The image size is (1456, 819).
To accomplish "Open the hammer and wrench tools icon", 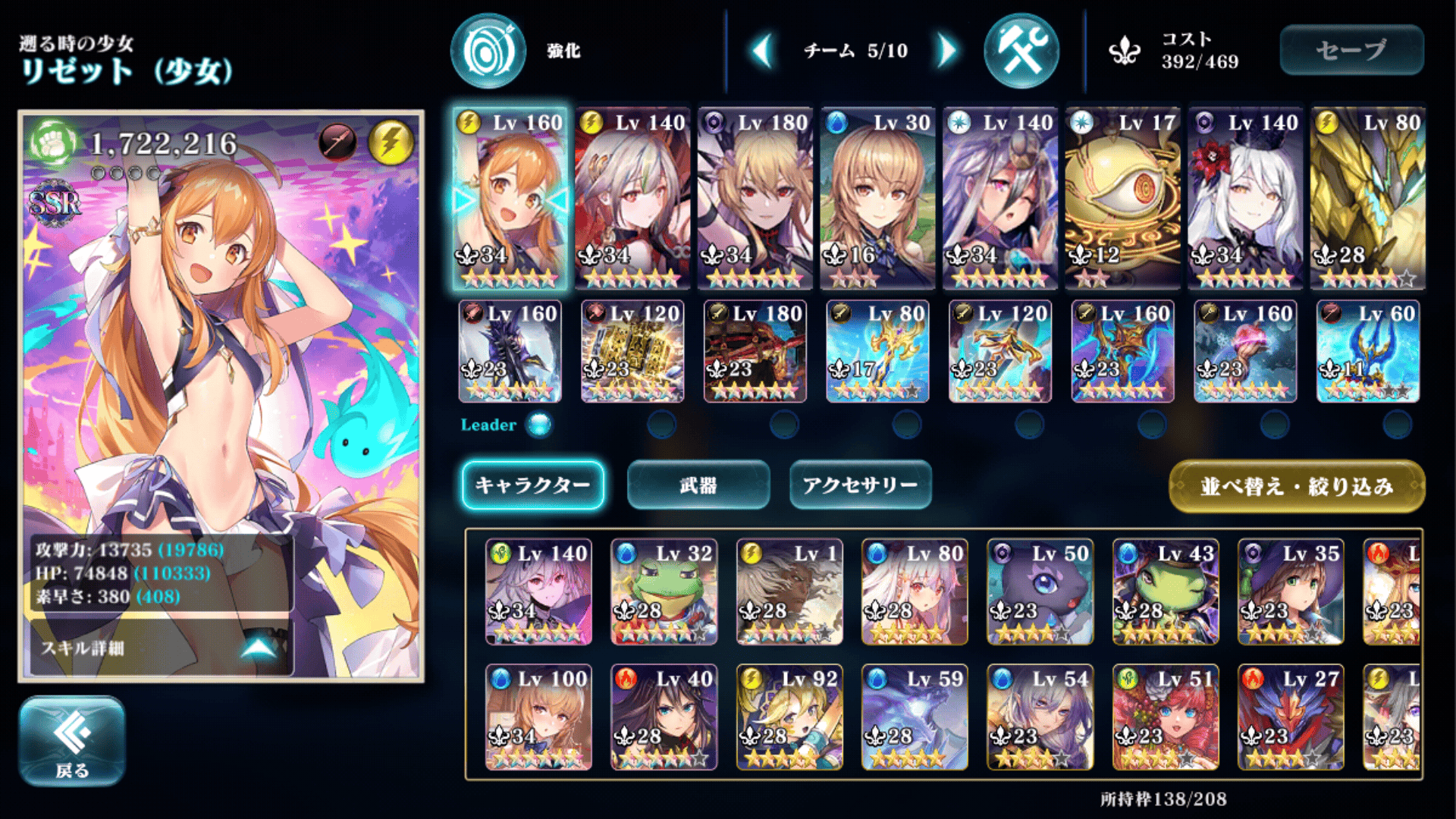I will pyautogui.click(x=1021, y=51).
